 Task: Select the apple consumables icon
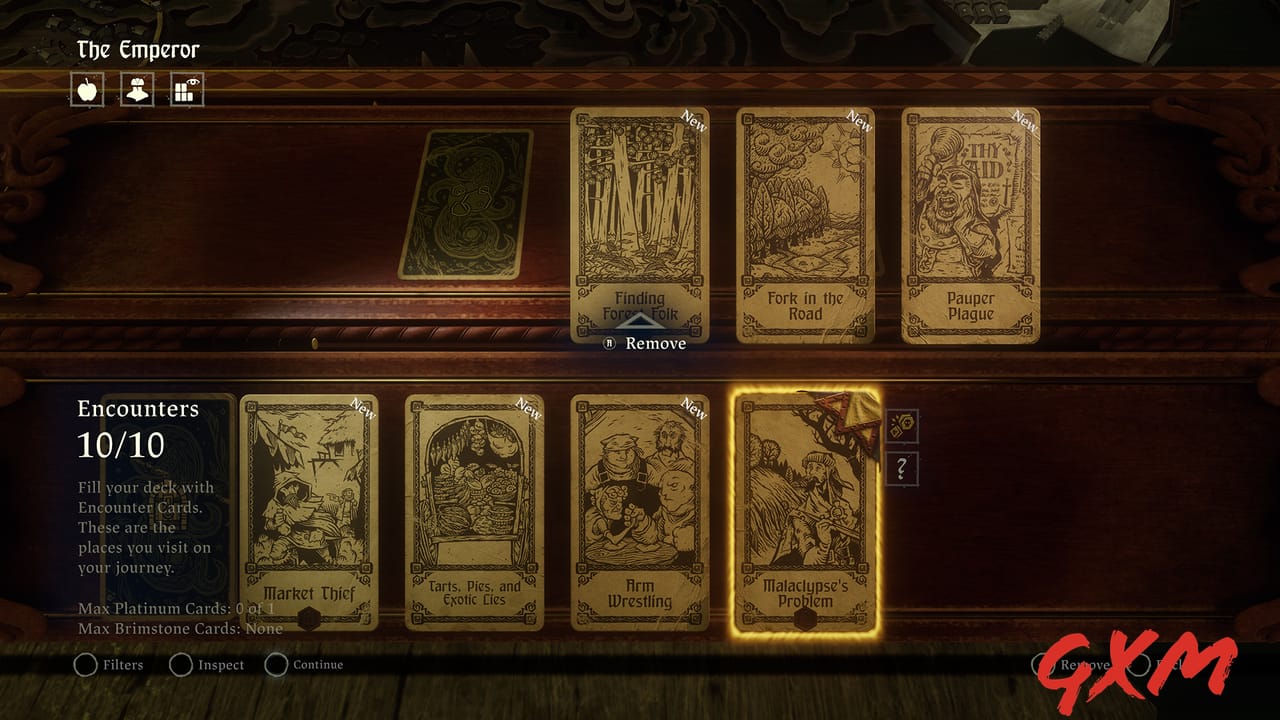87,90
